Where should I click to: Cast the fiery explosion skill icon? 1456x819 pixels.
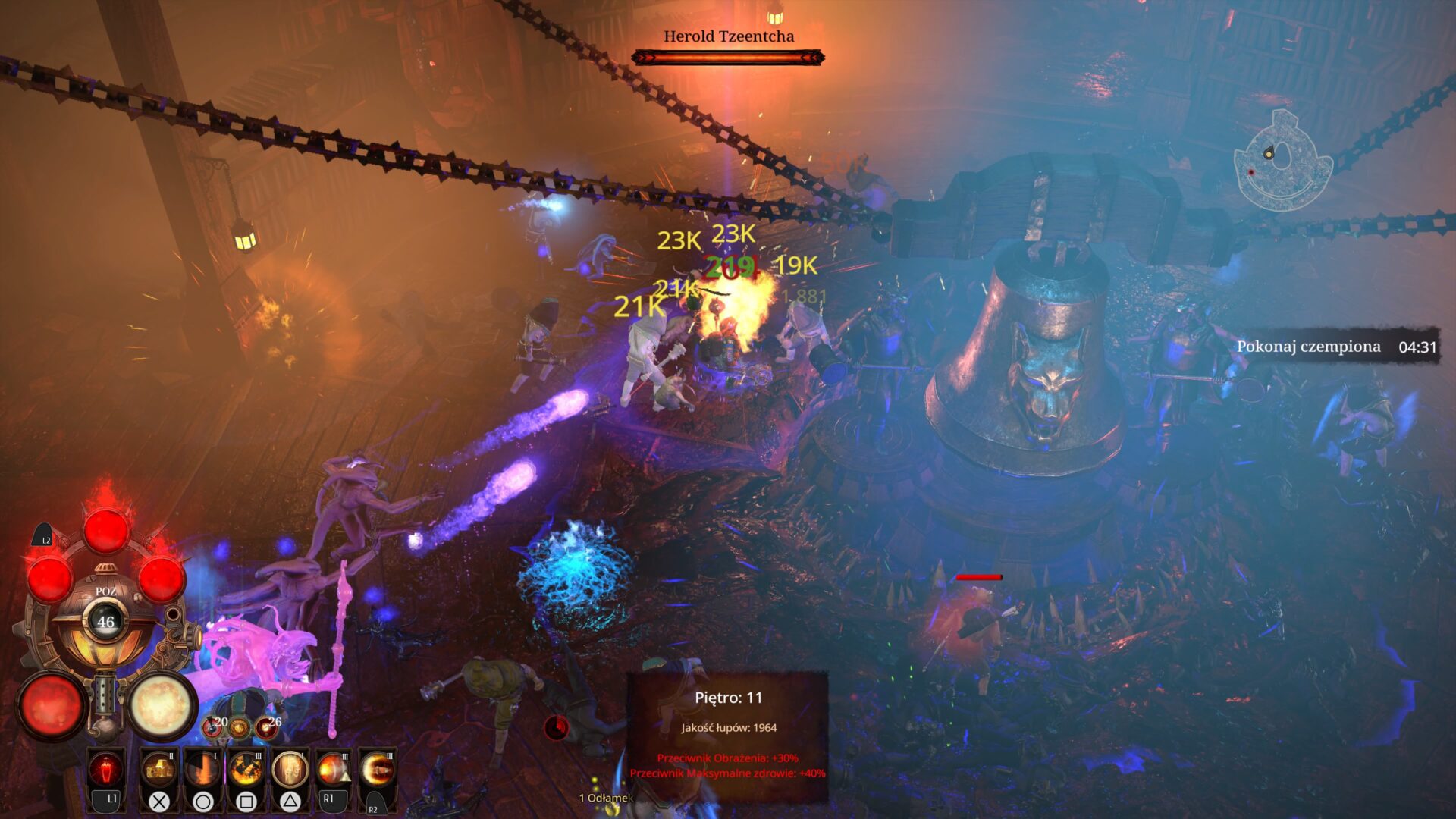(246, 770)
